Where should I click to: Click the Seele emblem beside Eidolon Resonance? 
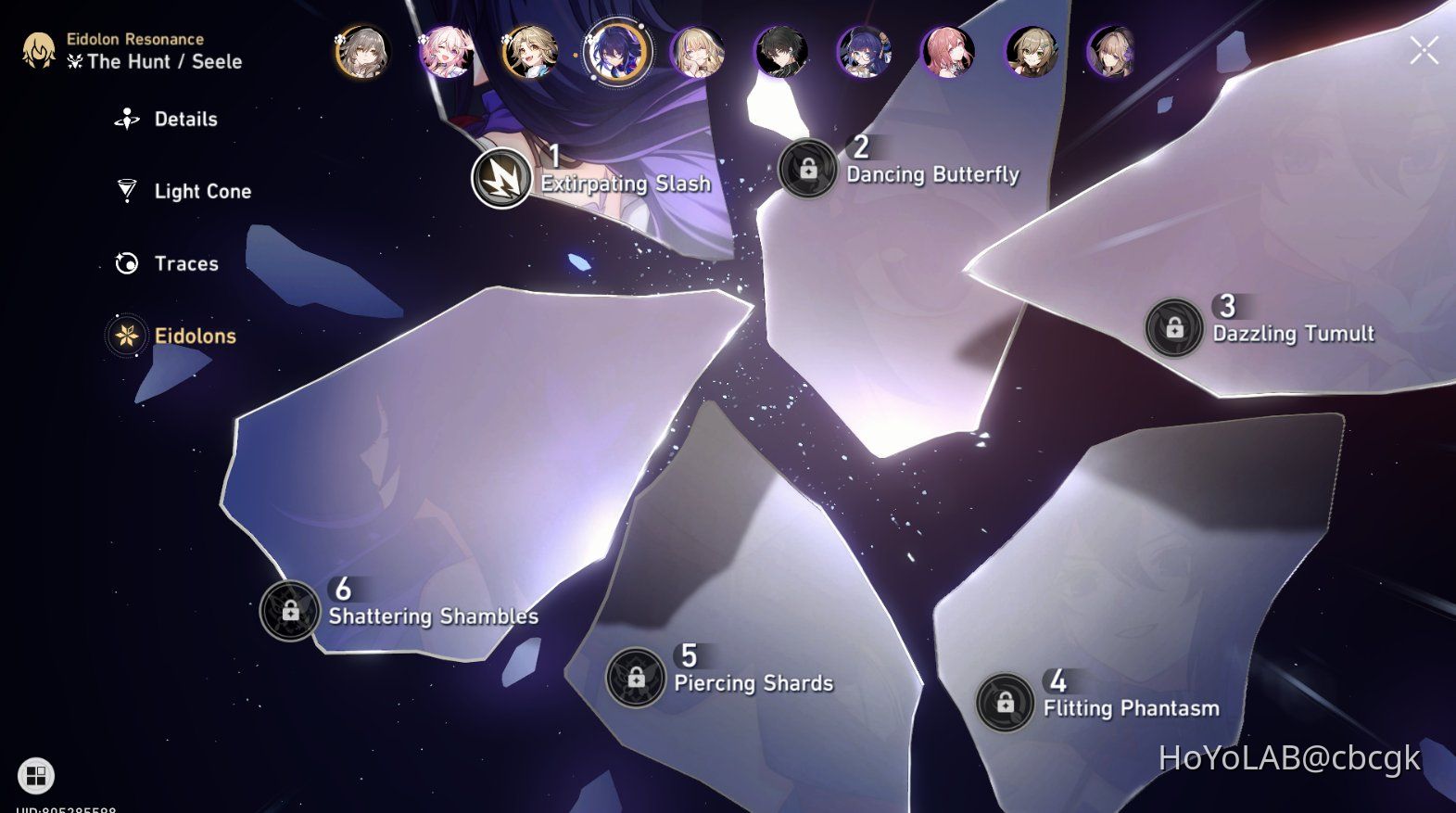click(38, 49)
